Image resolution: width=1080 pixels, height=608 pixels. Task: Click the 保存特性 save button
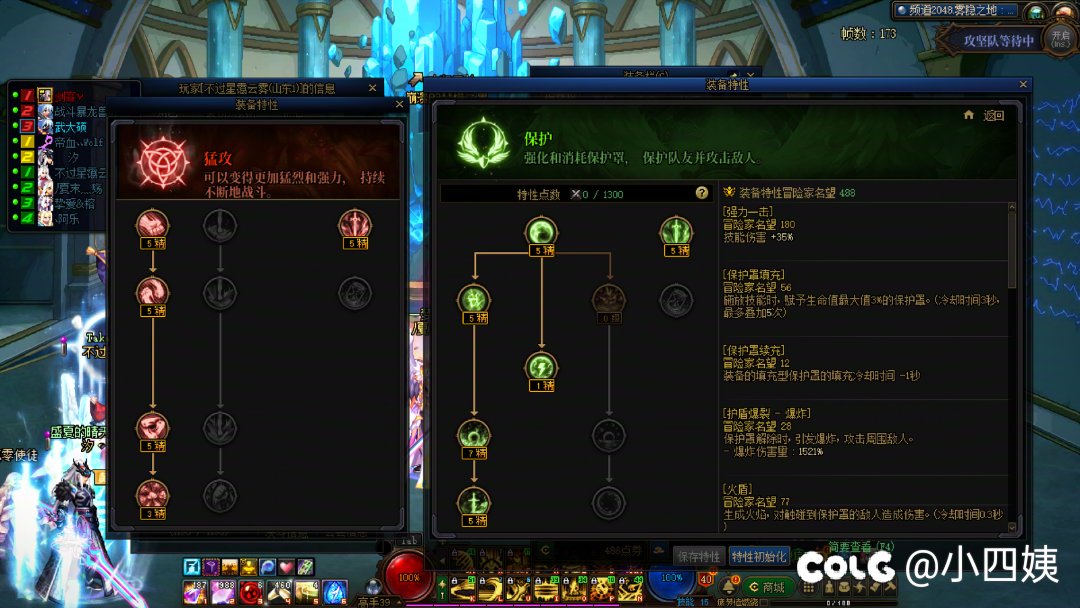coord(698,556)
